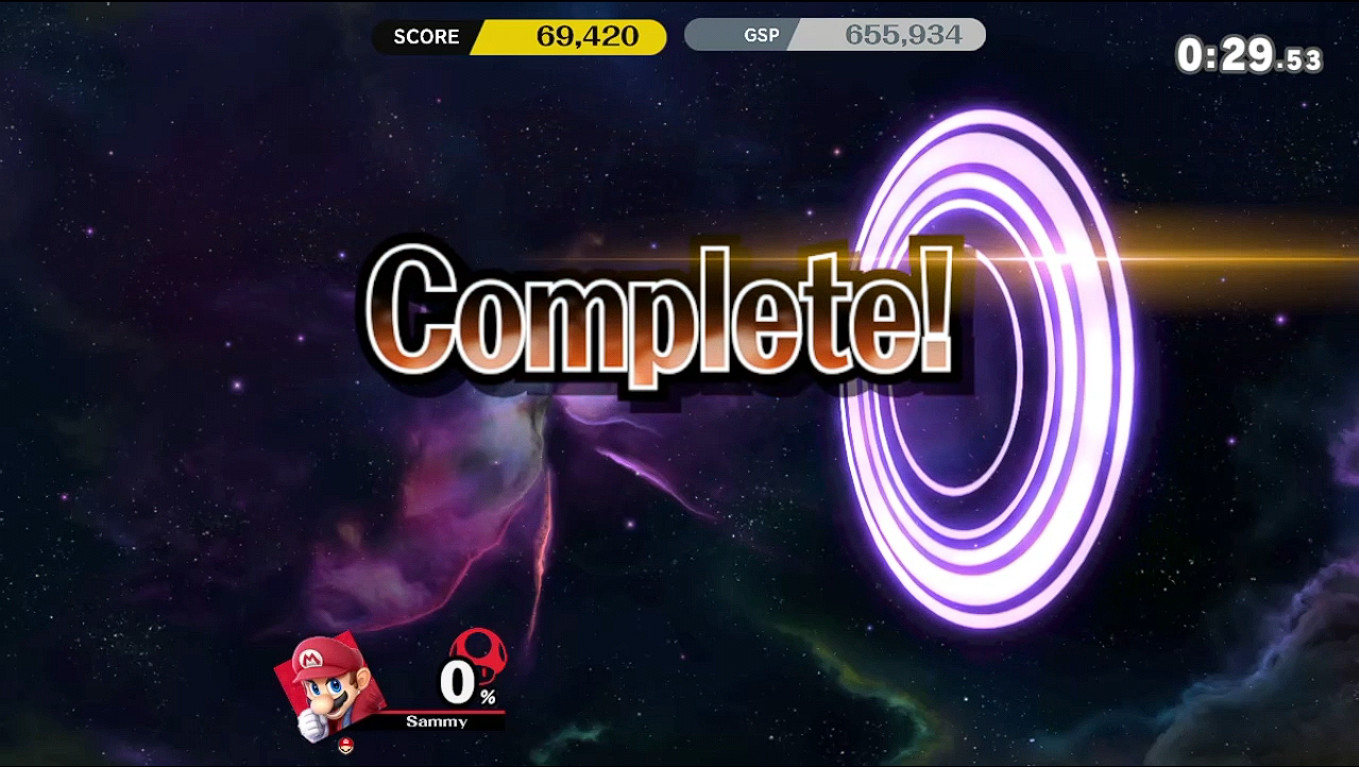Click the Complete! banner text
The image size is (1359, 767).
660,310
